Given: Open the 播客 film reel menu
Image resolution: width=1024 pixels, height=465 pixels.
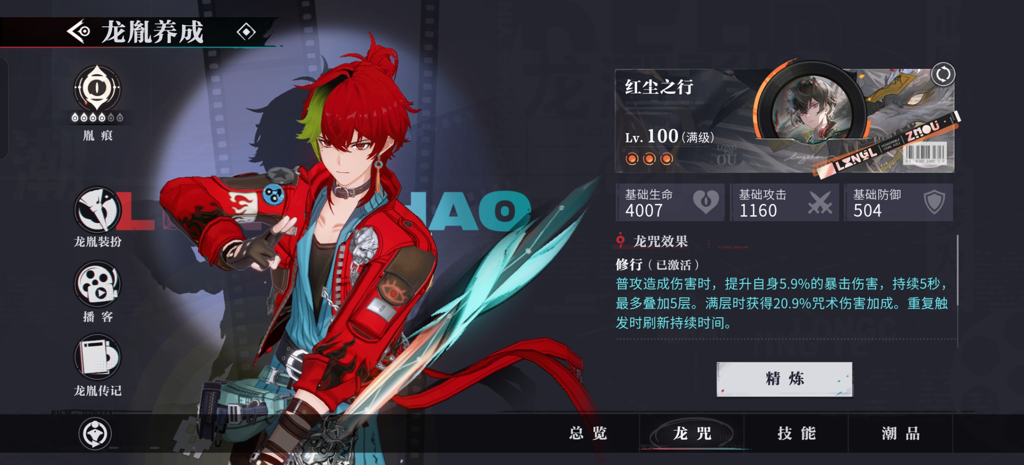Looking at the screenshot, I should [x=97, y=283].
